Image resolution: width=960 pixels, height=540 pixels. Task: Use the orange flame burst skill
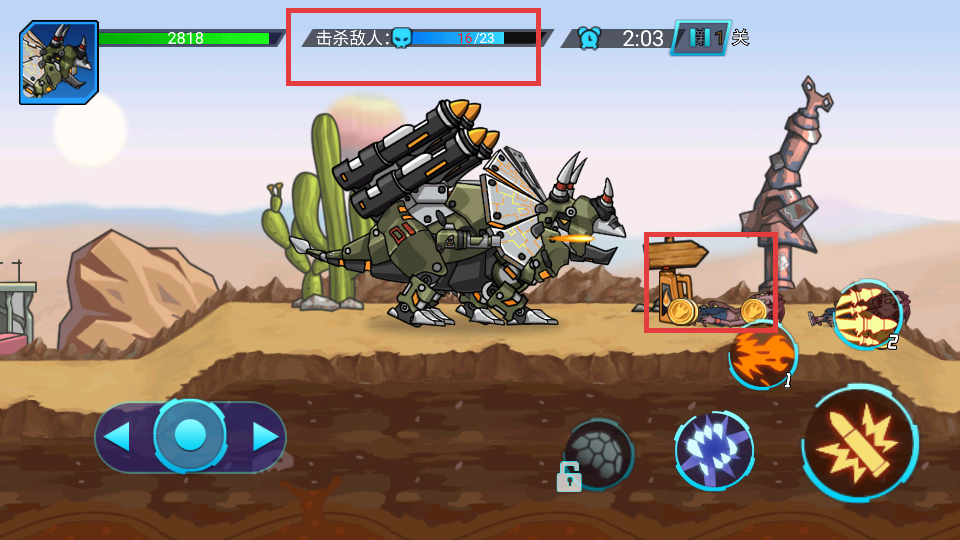pyautogui.click(x=762, y=355)
